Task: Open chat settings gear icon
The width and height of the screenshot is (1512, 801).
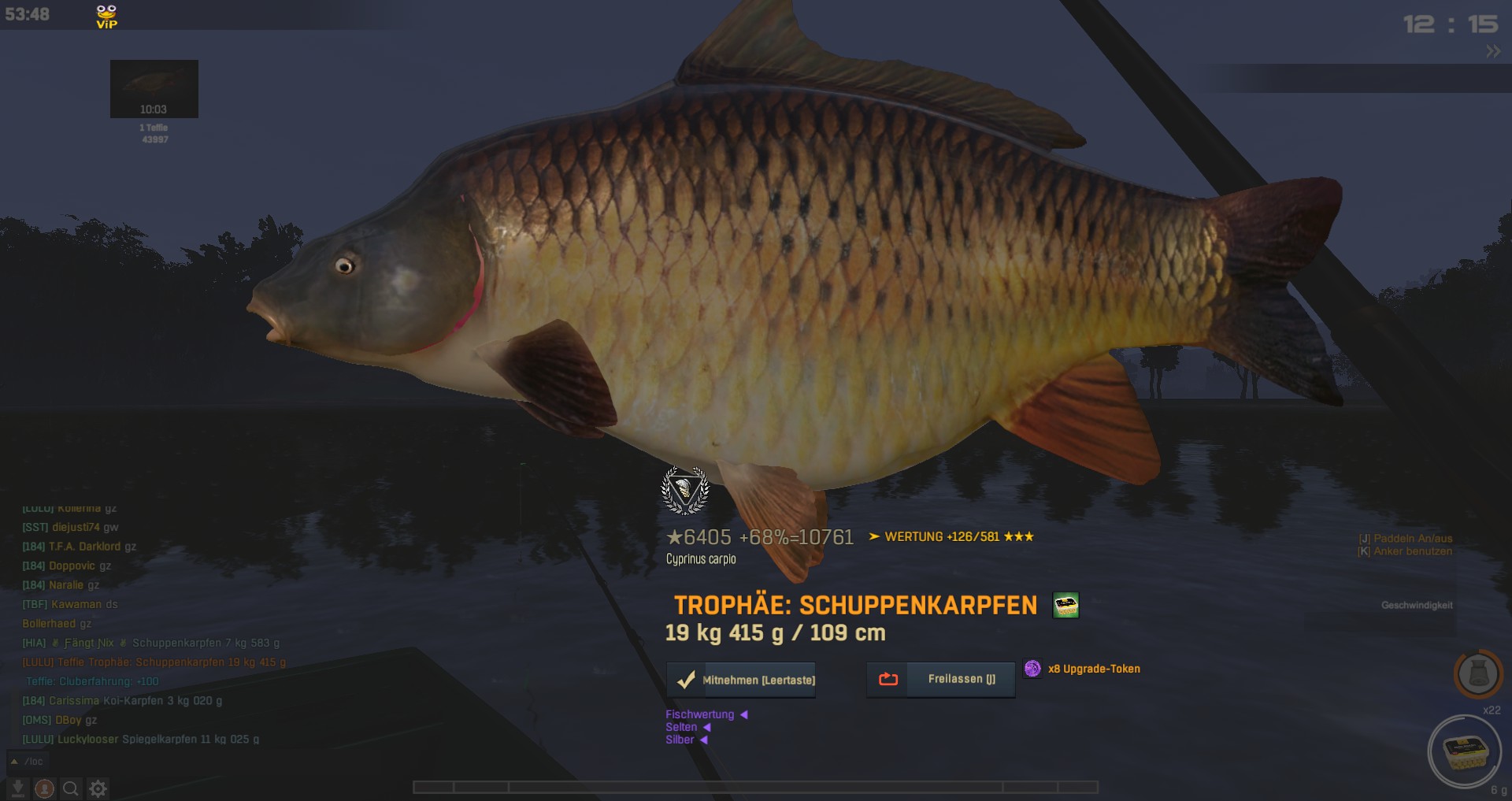Action: pos(98,788)
